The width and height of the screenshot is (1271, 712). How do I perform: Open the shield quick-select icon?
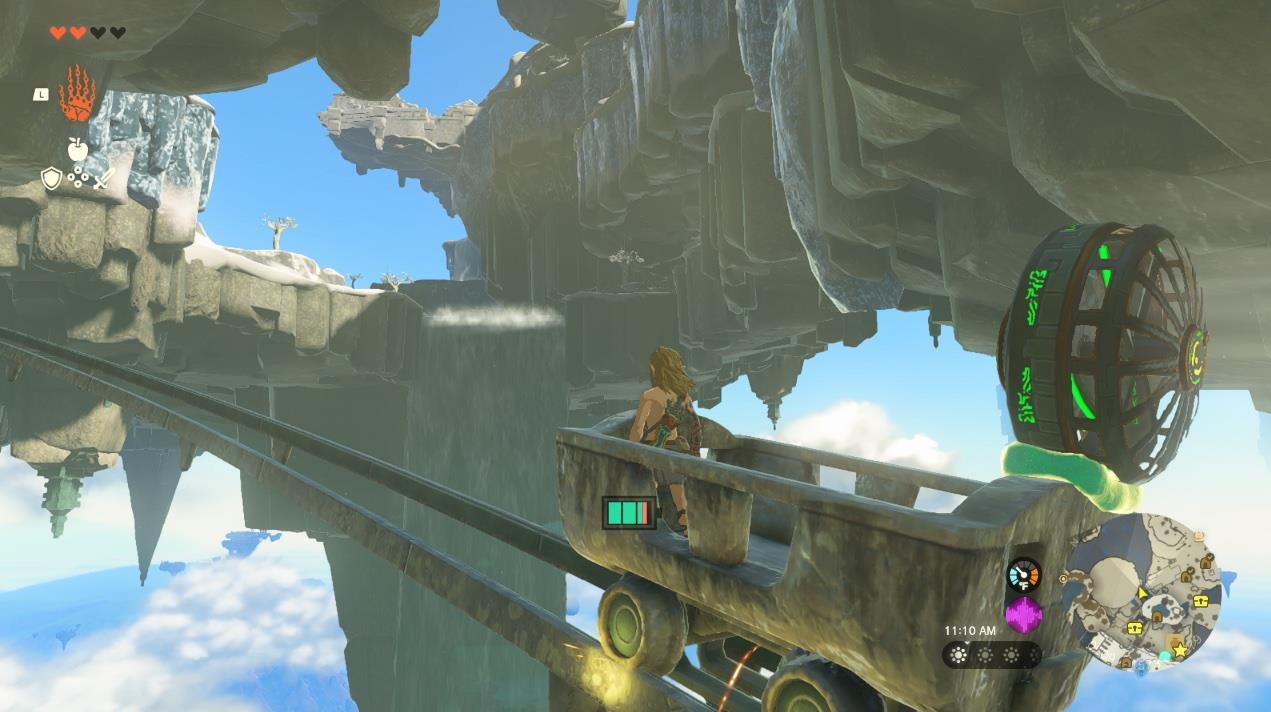(51, 179)
